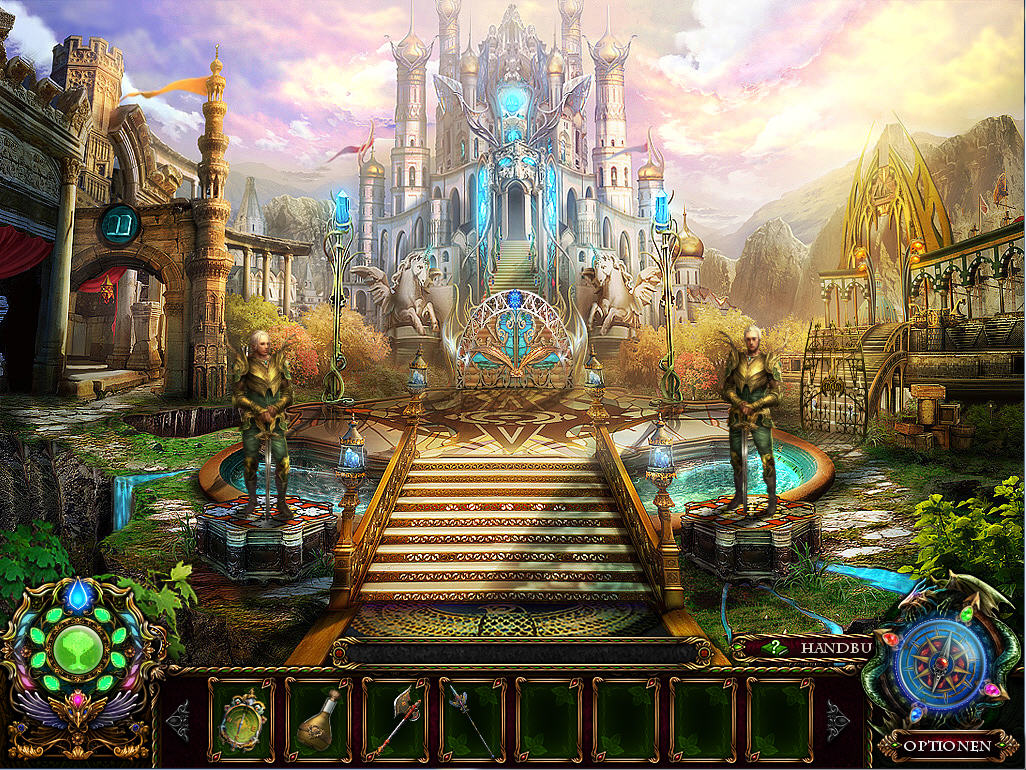Select the potion flask inventory item
Screen dimensions: 1026x770
tap(318, 719)
